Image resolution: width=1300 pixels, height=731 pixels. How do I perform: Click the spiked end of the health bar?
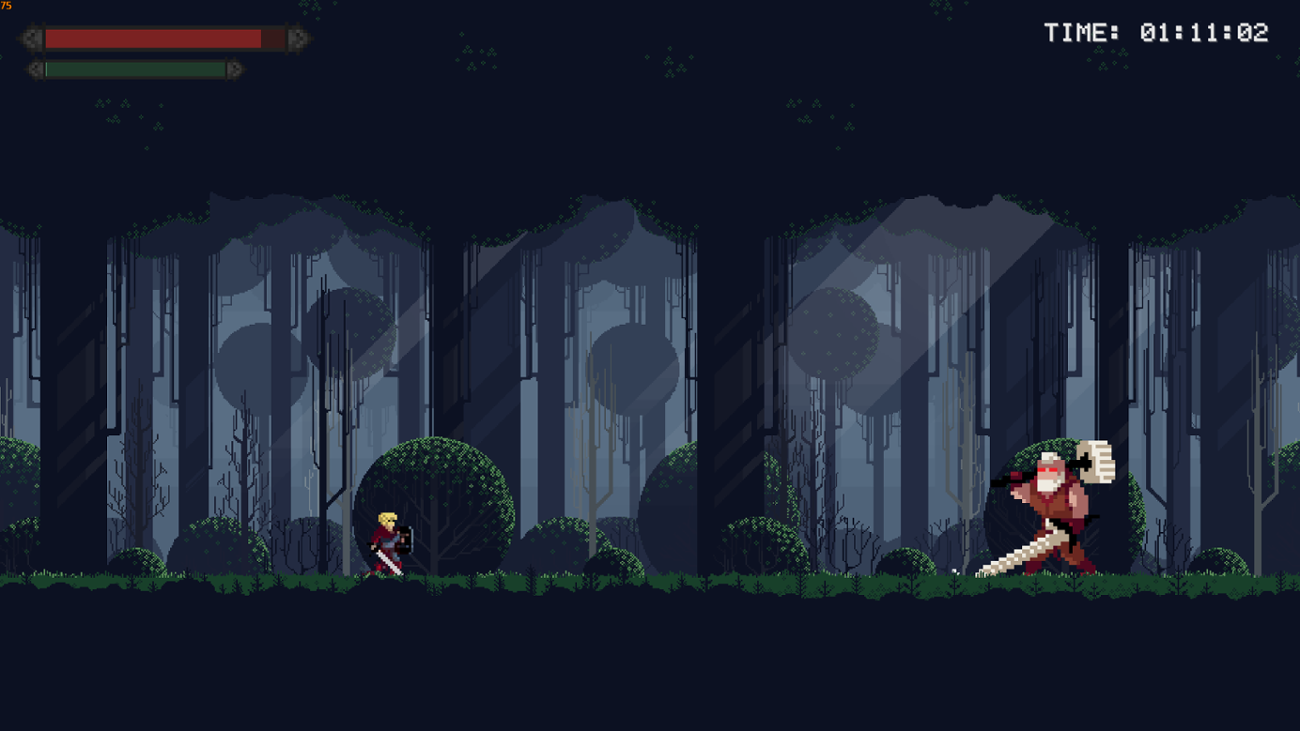296,39
